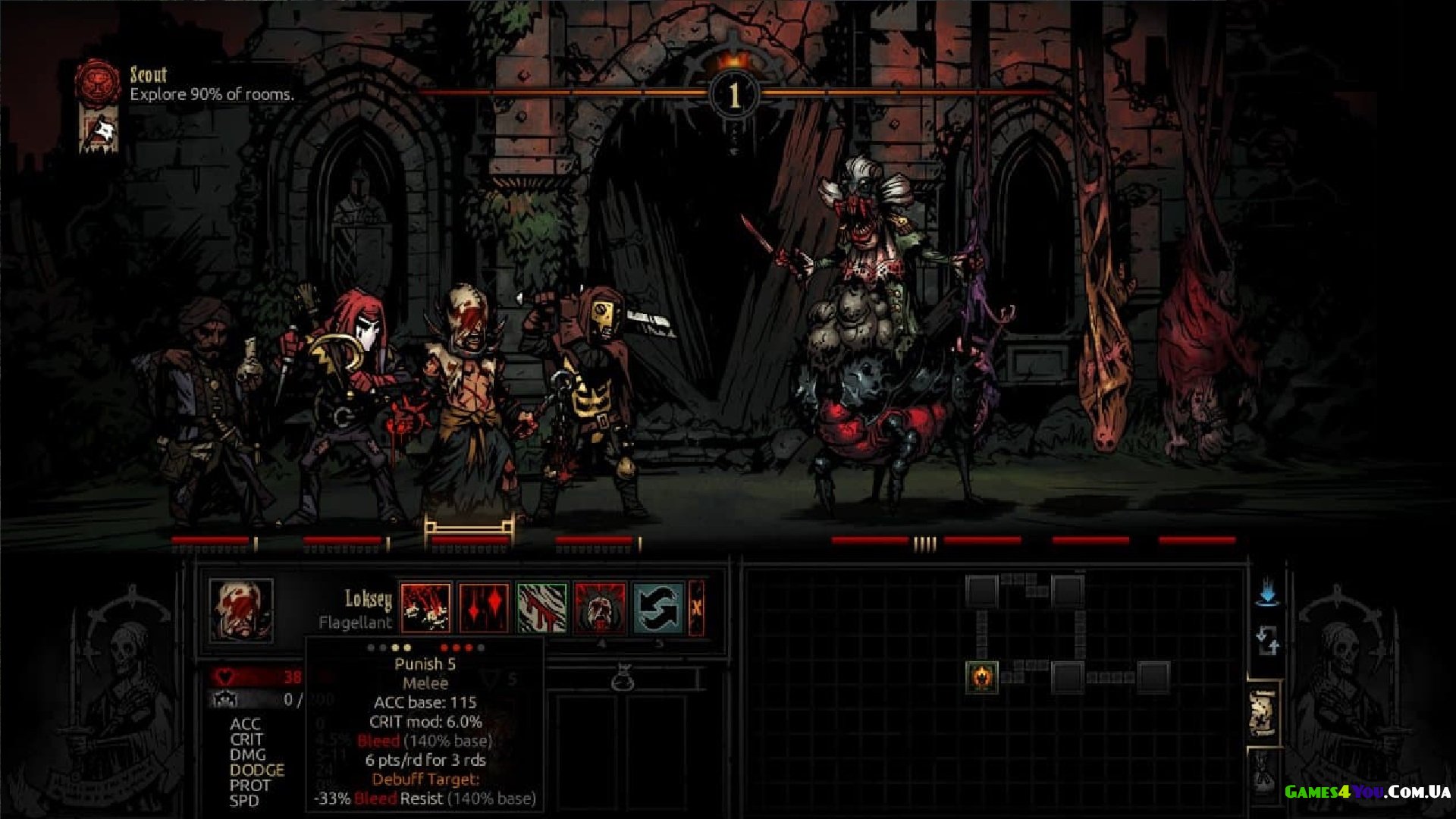Click the two-arrow swap icon beside map
This screenshot has height=819, width=1456.
pos(1266,641)
